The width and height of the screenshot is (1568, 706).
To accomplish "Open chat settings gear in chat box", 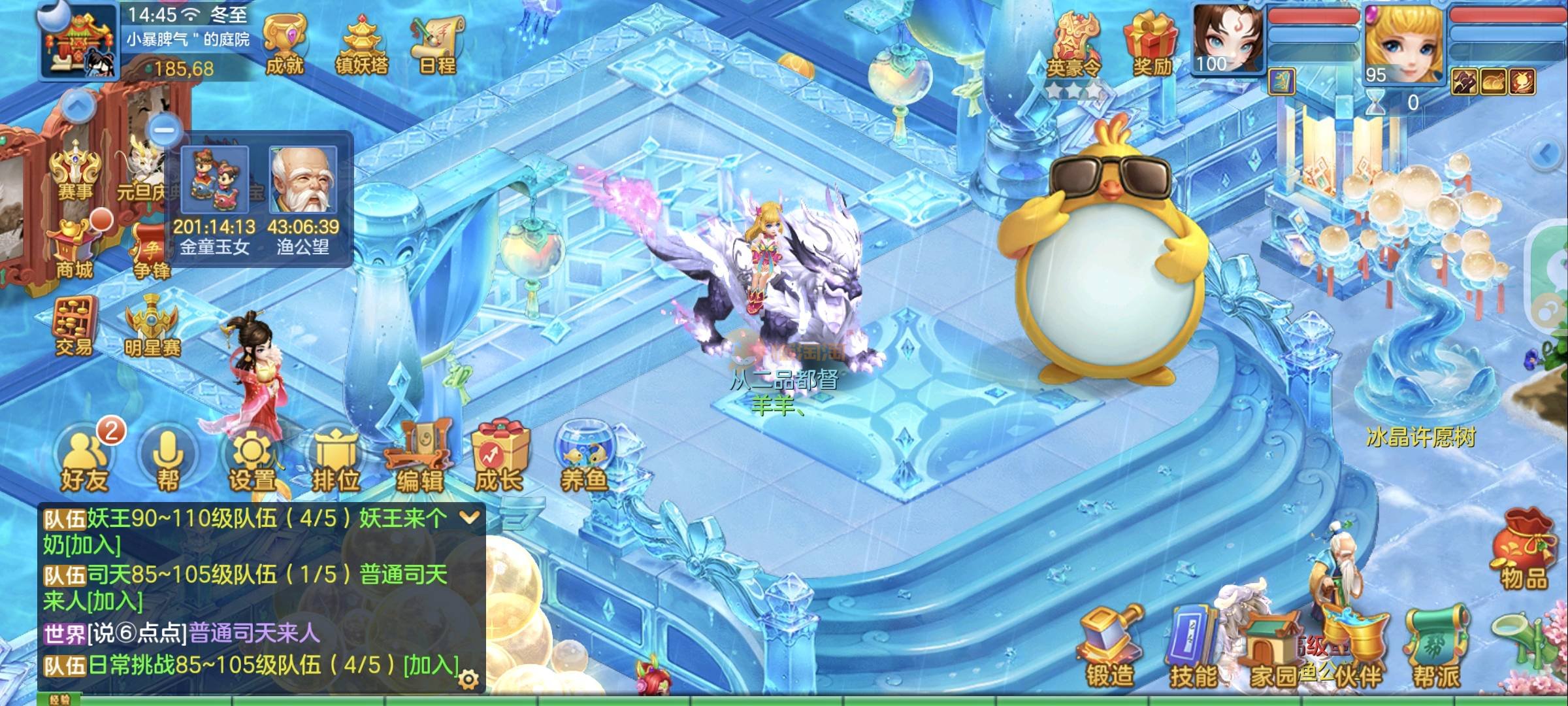I will click(x=468, y=680).
